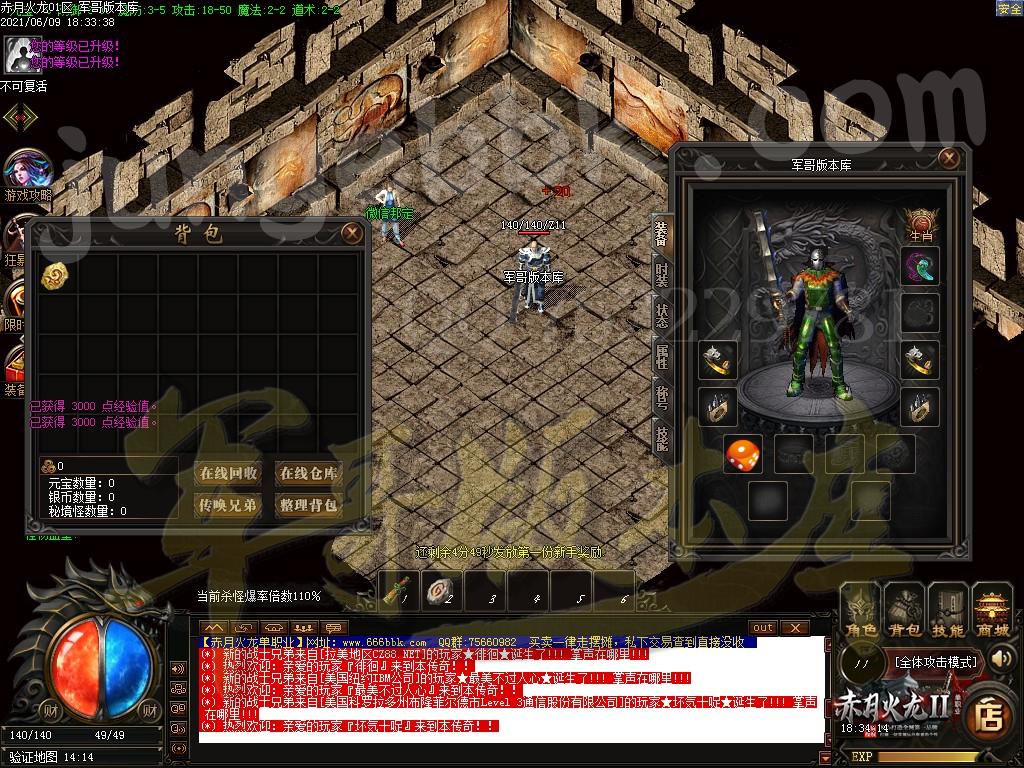Show the 属性 attributes tab

(662, 356)
